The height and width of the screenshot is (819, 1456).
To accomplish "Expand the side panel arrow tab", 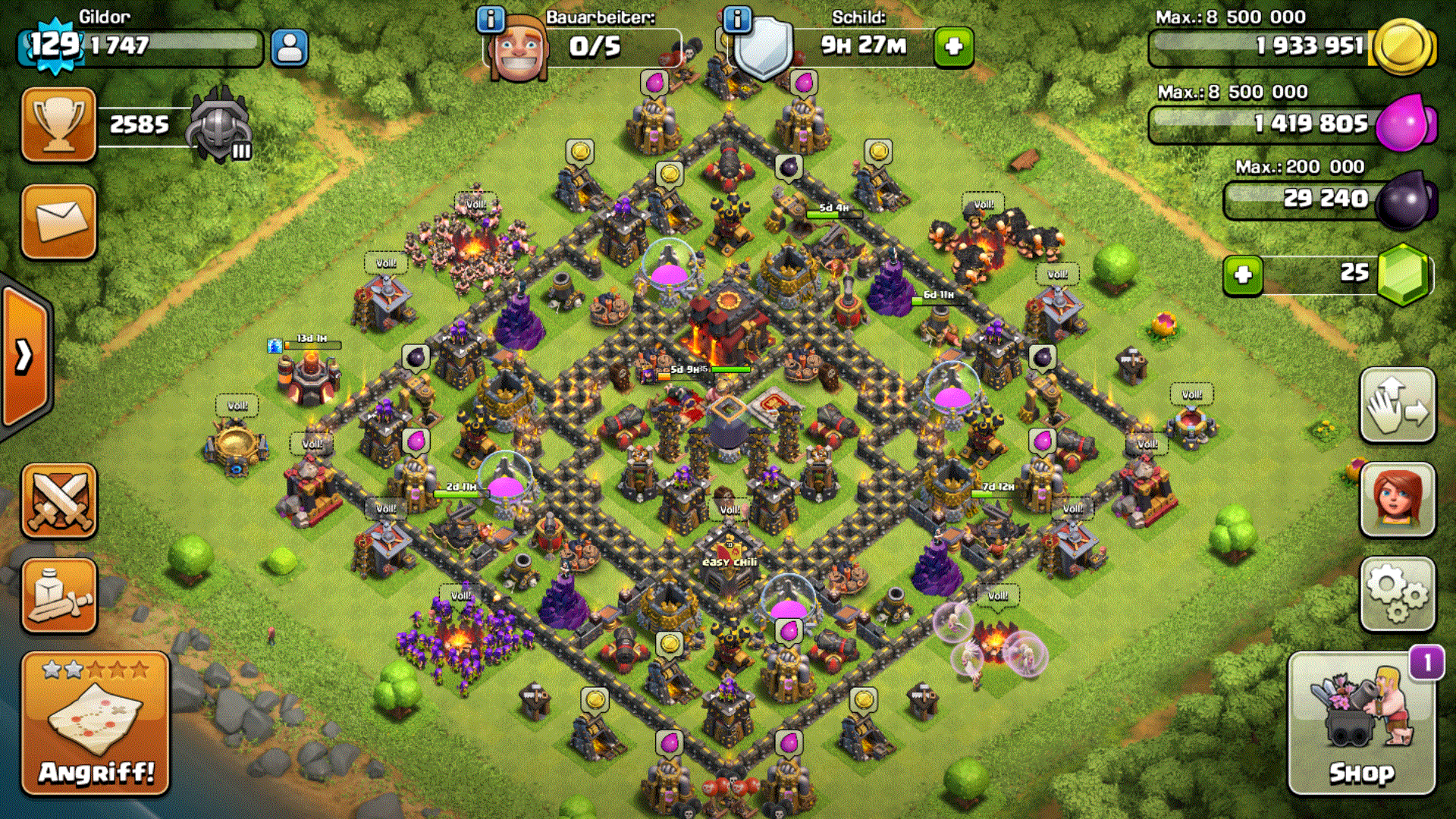I will point(24,356).
